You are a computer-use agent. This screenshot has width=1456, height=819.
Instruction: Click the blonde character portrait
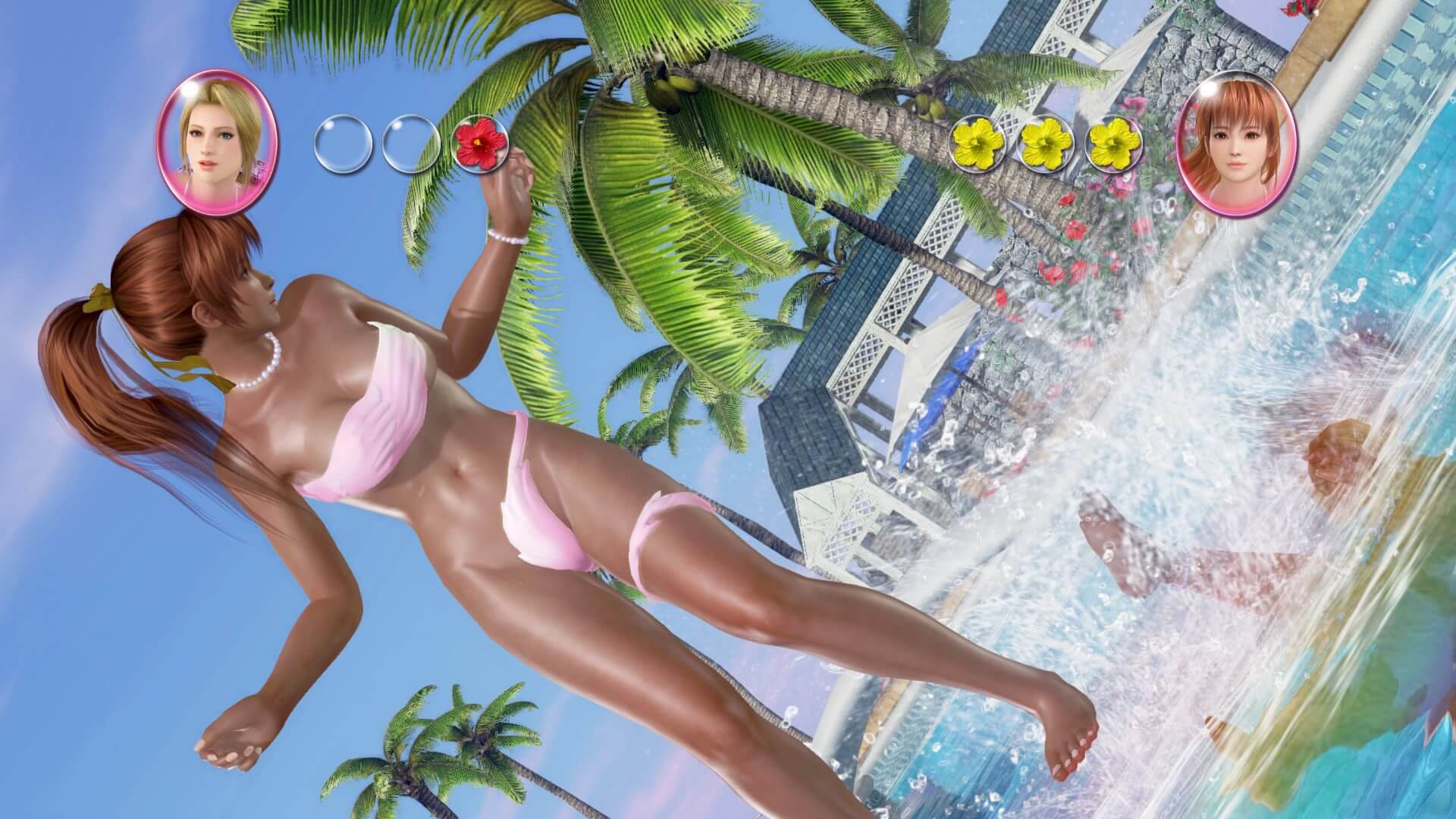(x=218, y=143)
